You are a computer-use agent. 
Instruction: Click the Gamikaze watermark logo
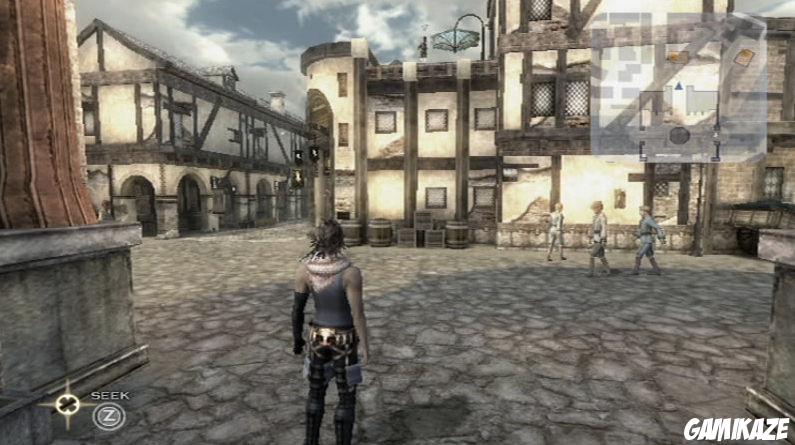[736, 430]
